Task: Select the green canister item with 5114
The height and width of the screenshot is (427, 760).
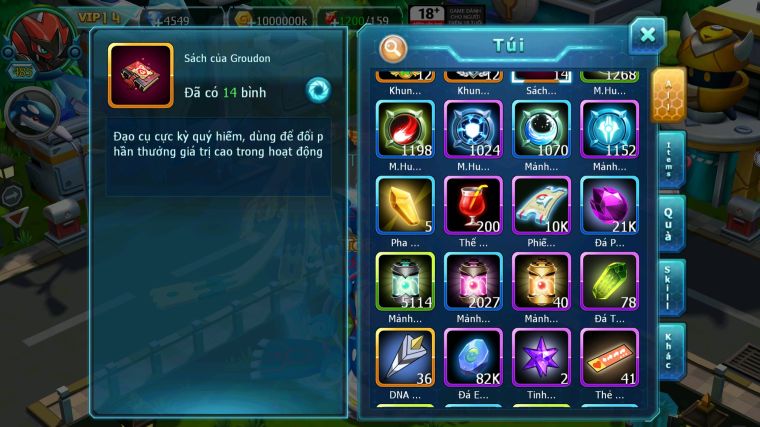Action: [405, 281]
